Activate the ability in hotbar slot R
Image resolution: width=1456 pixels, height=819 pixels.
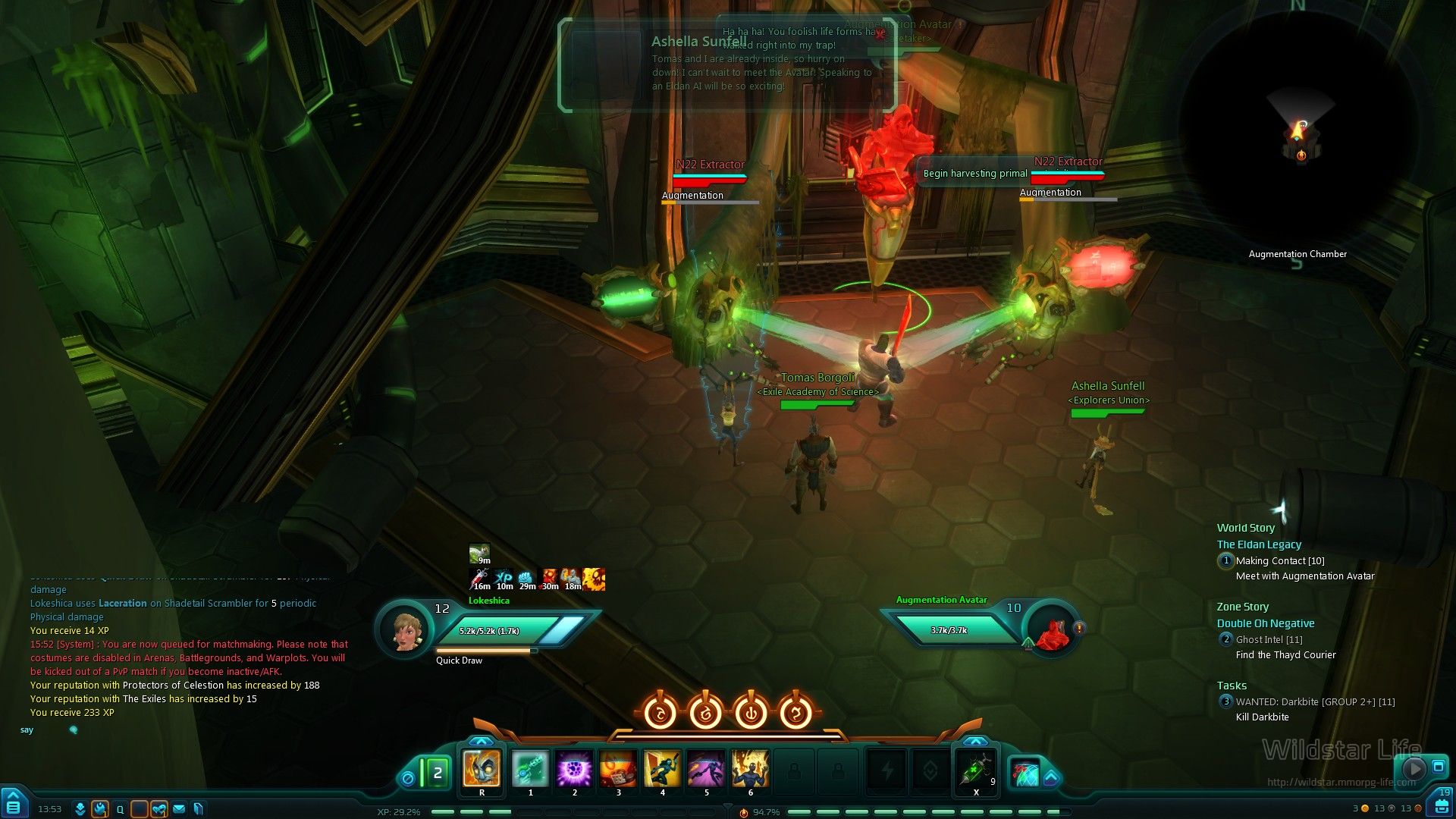tap(482, 769)
